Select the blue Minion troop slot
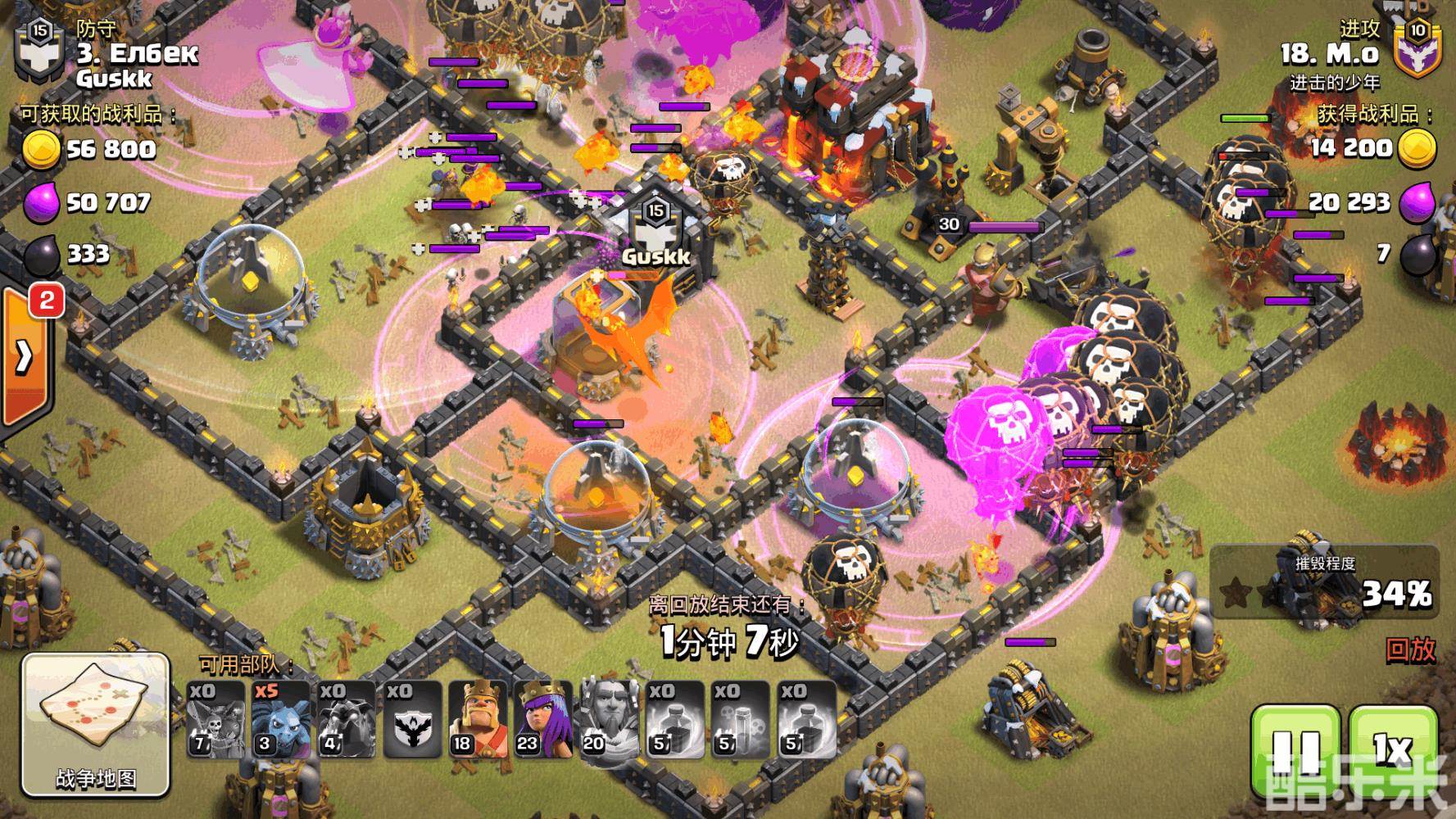1456x819 pixels. coord(281,719)
